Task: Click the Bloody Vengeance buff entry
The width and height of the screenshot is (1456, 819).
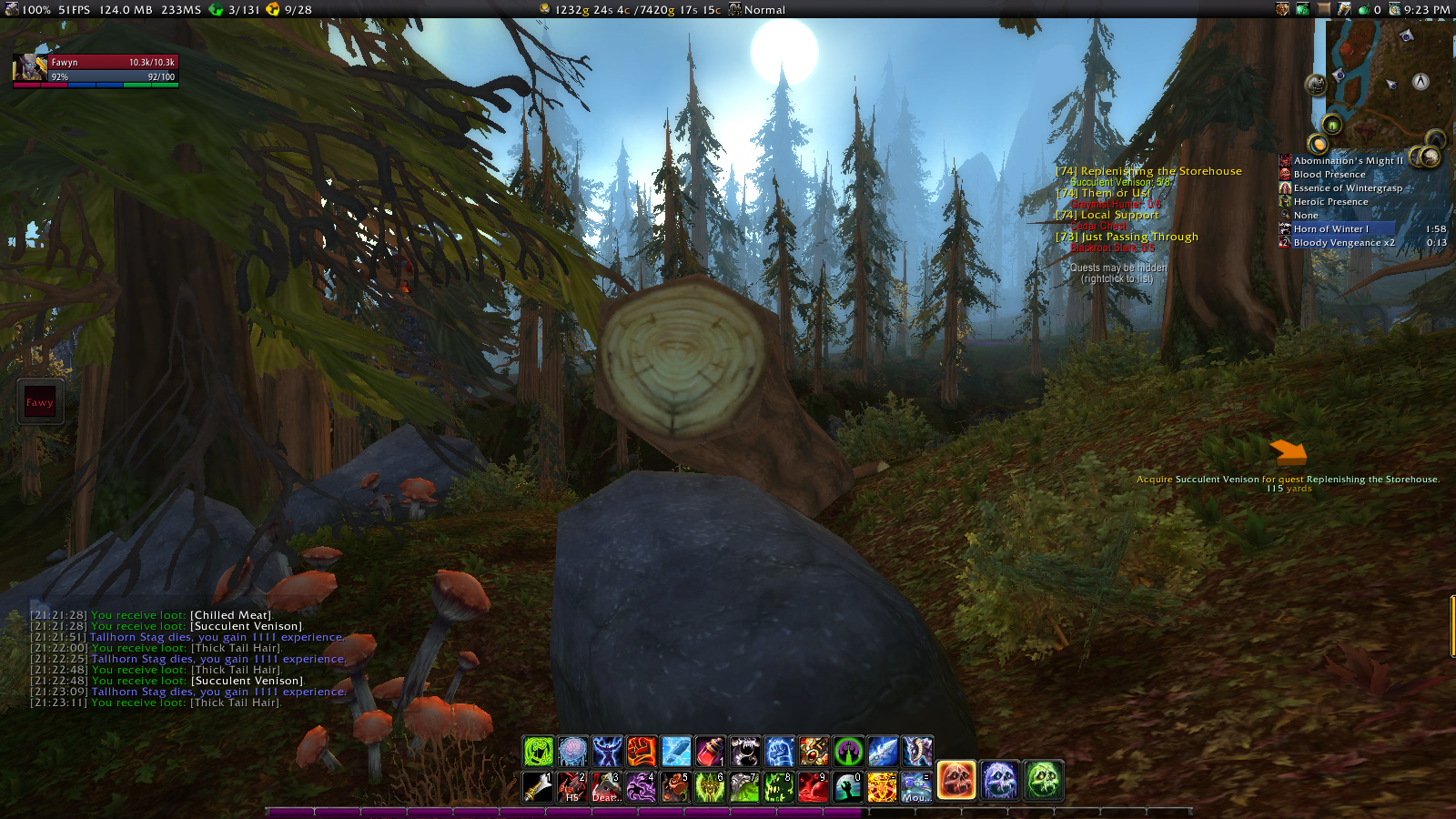Action: (1343, 243)
